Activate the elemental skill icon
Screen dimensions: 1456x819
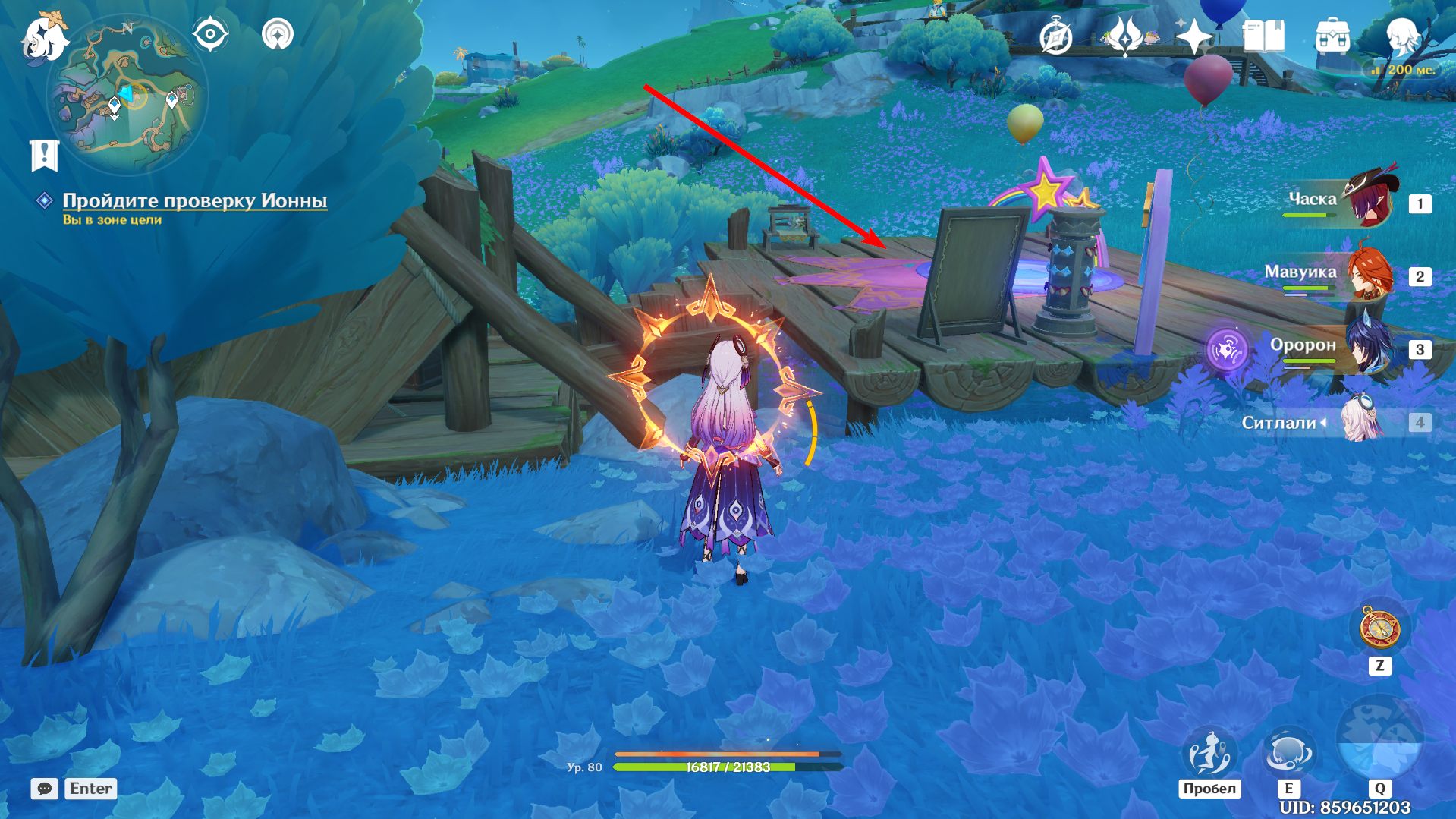[x=1288, y=753]
